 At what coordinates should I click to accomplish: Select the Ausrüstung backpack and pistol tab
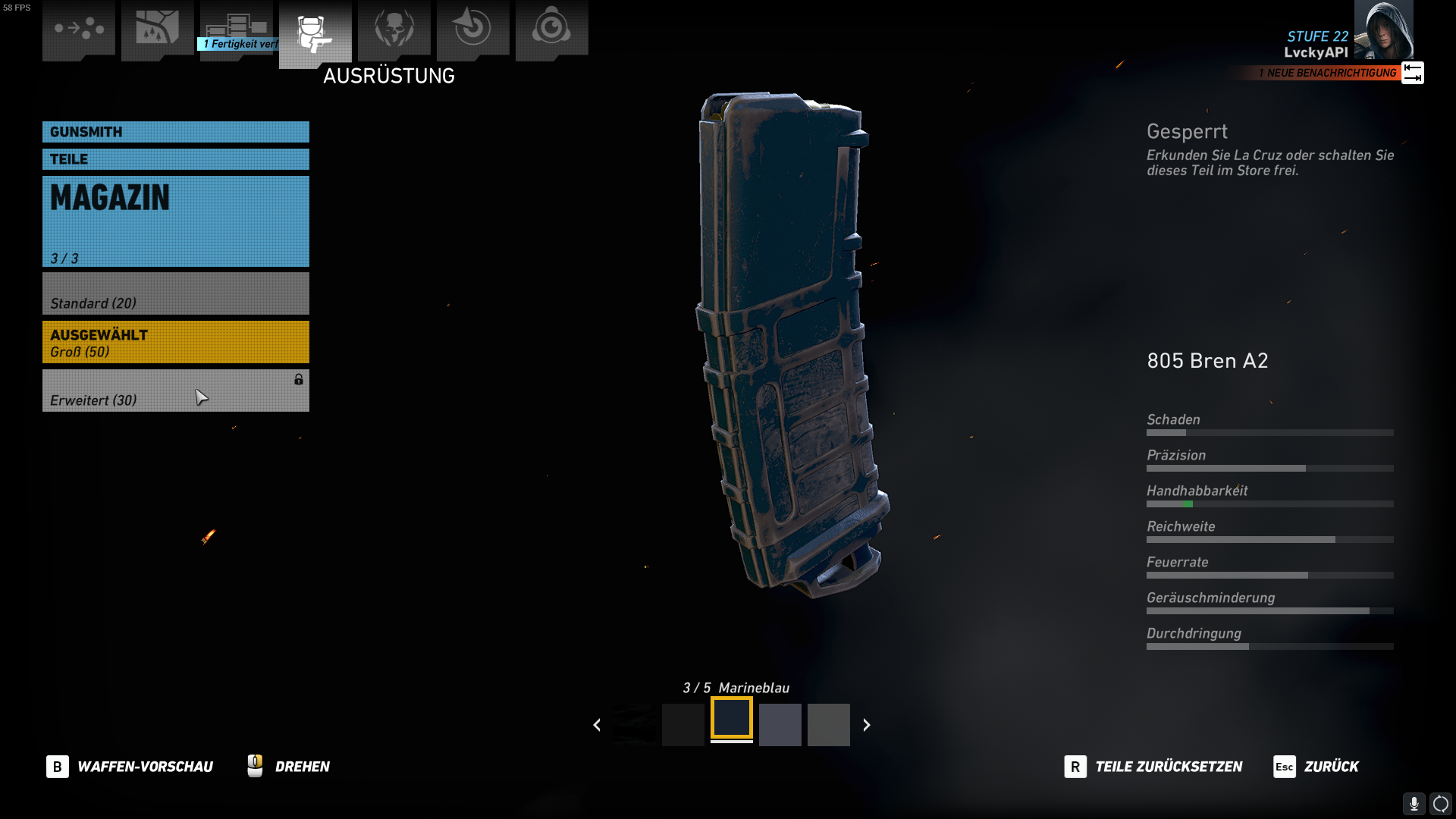[x=315, y=33]
